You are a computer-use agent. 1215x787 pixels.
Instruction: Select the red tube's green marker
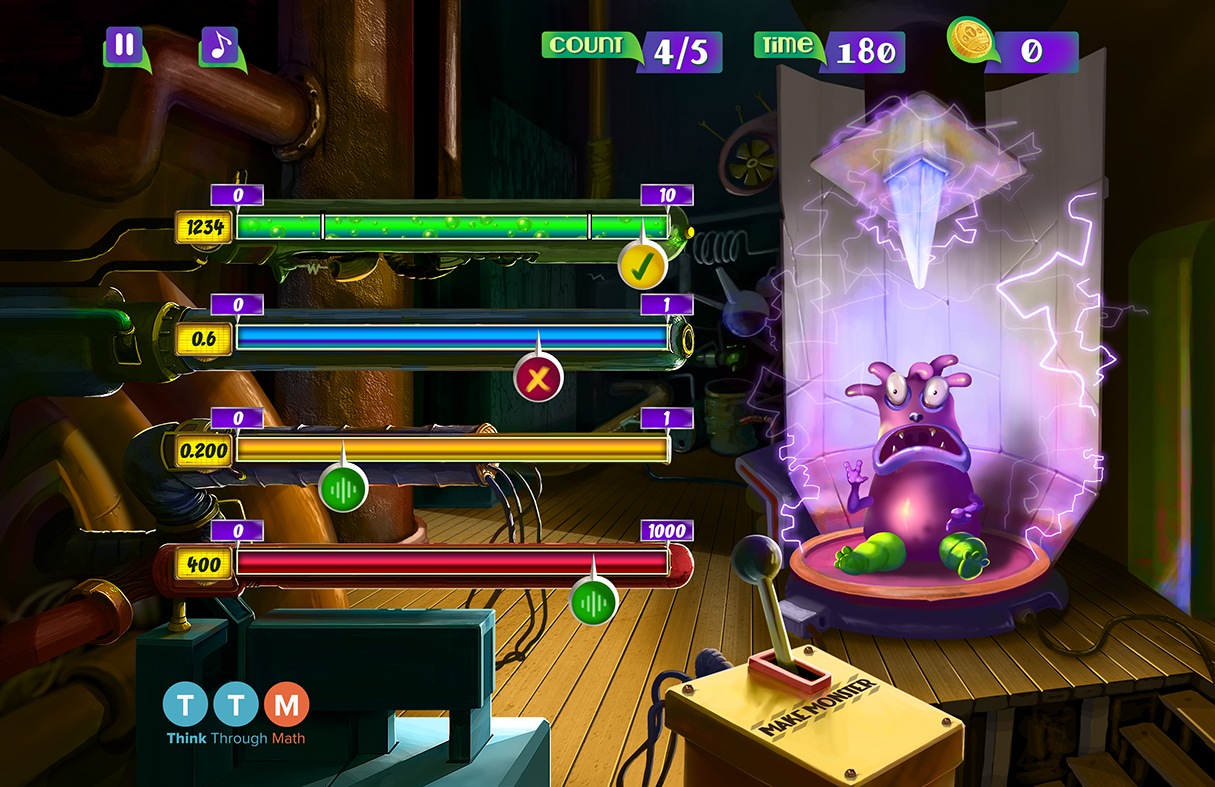coord(594,602)
